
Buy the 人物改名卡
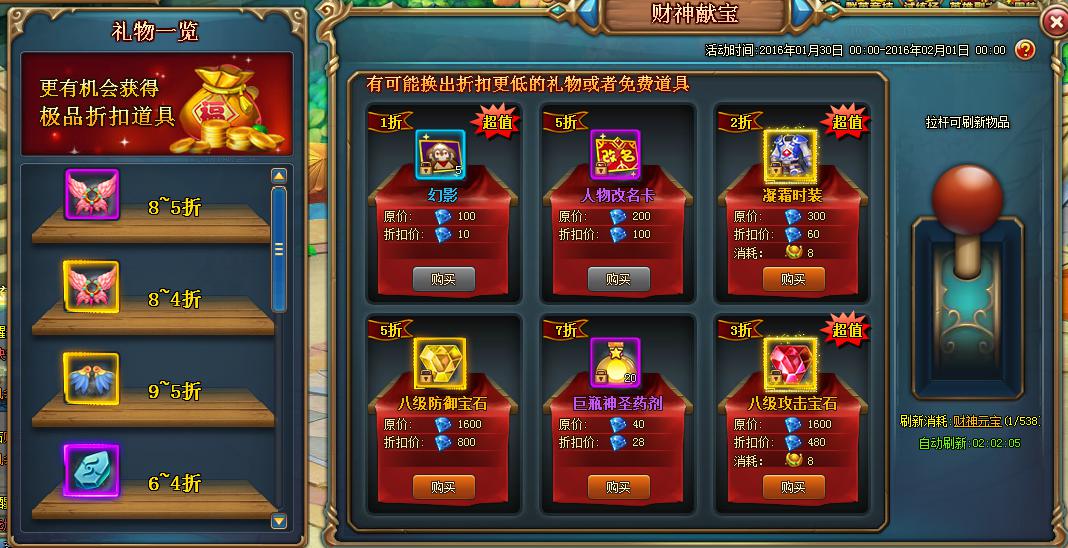point(618,279)
